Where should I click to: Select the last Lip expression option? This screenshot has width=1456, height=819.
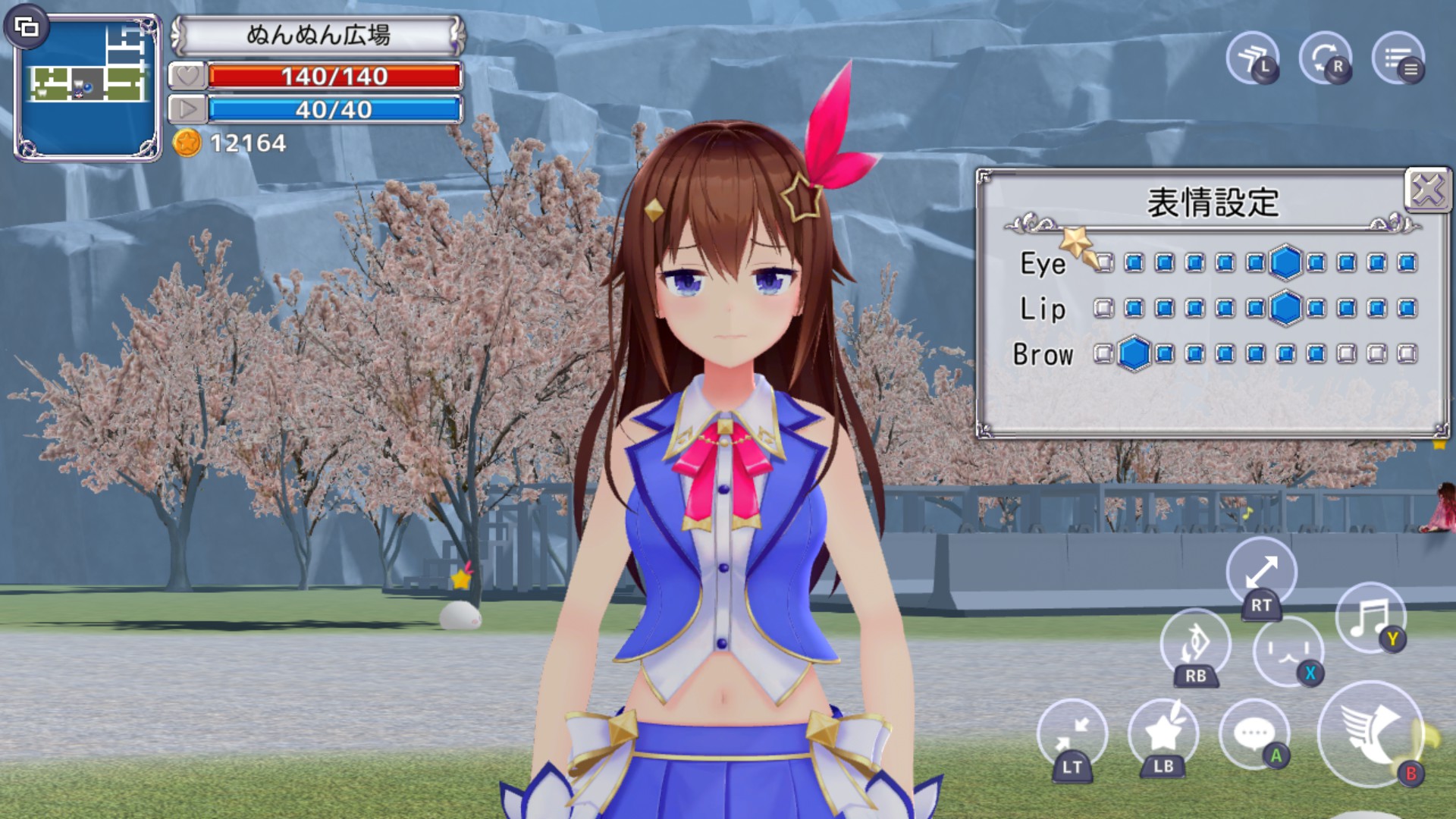pyautogui.click(x=1407, y=309)
